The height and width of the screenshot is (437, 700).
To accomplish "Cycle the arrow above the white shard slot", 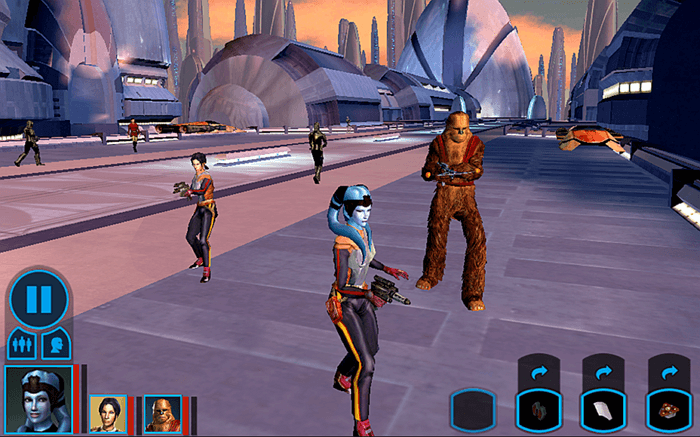I will 603,370.
